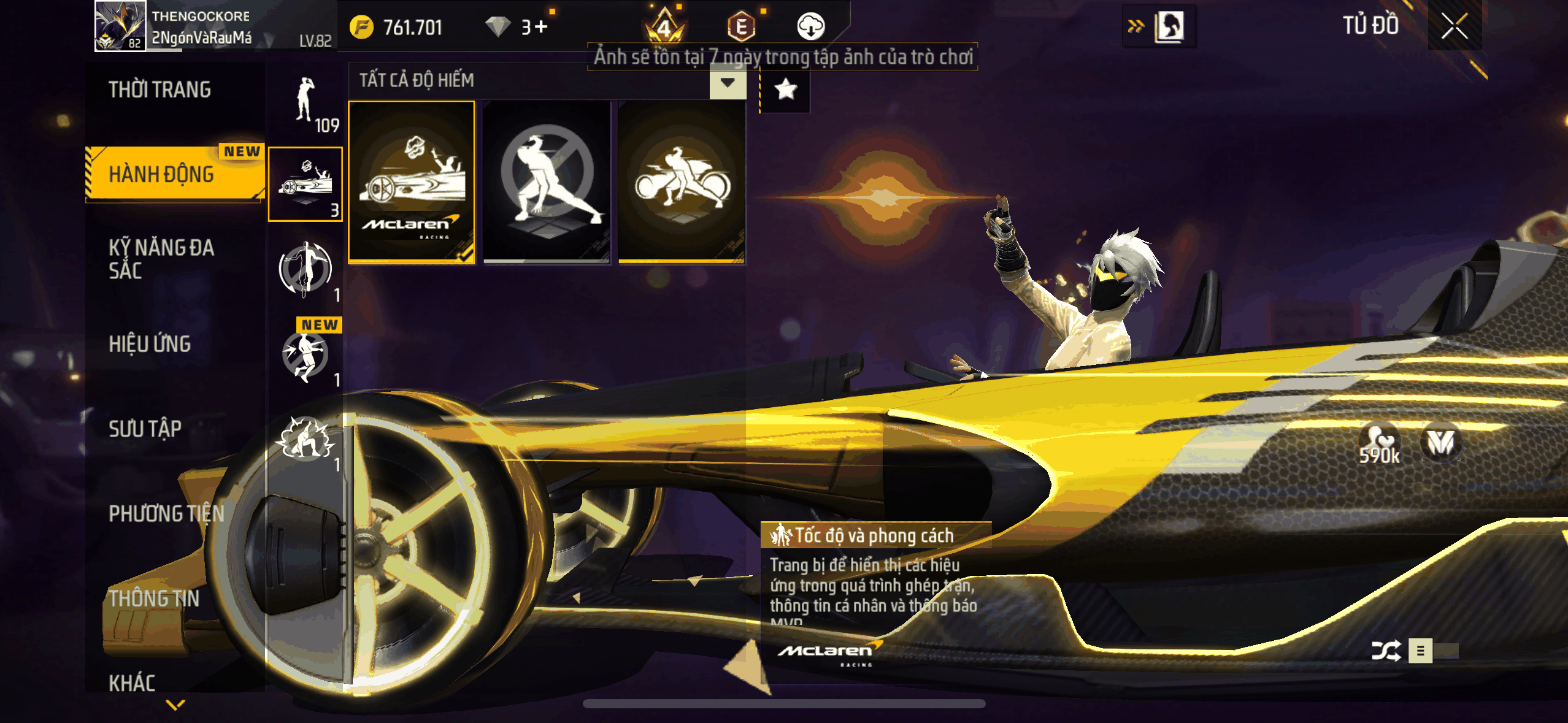This screenshot has width=1568, height=723.
Task: Tap the player avatar portrait
Action: point(120,26)
